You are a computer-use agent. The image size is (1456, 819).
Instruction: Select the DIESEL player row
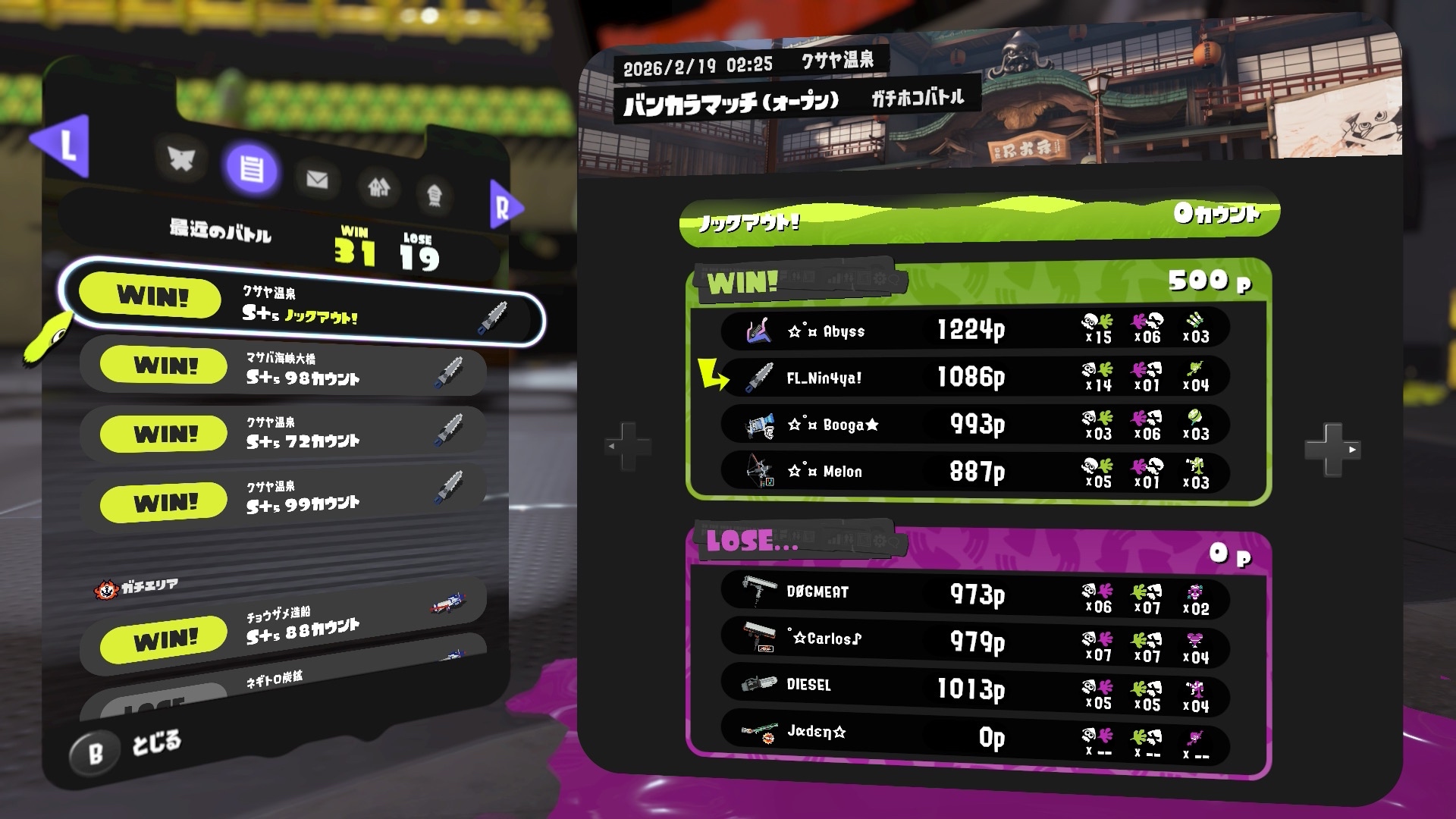coord(974,687)
